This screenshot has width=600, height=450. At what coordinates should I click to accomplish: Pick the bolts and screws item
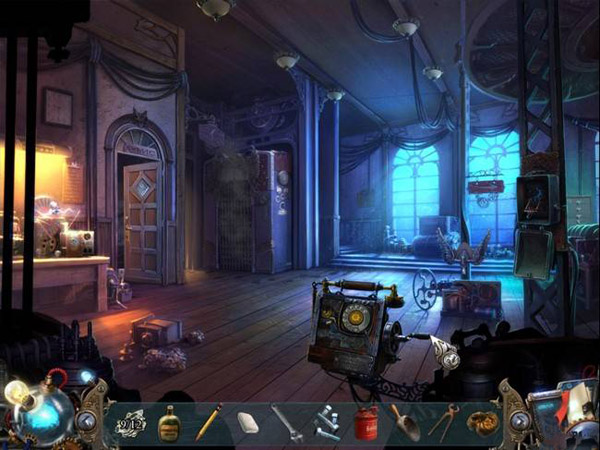327,422
